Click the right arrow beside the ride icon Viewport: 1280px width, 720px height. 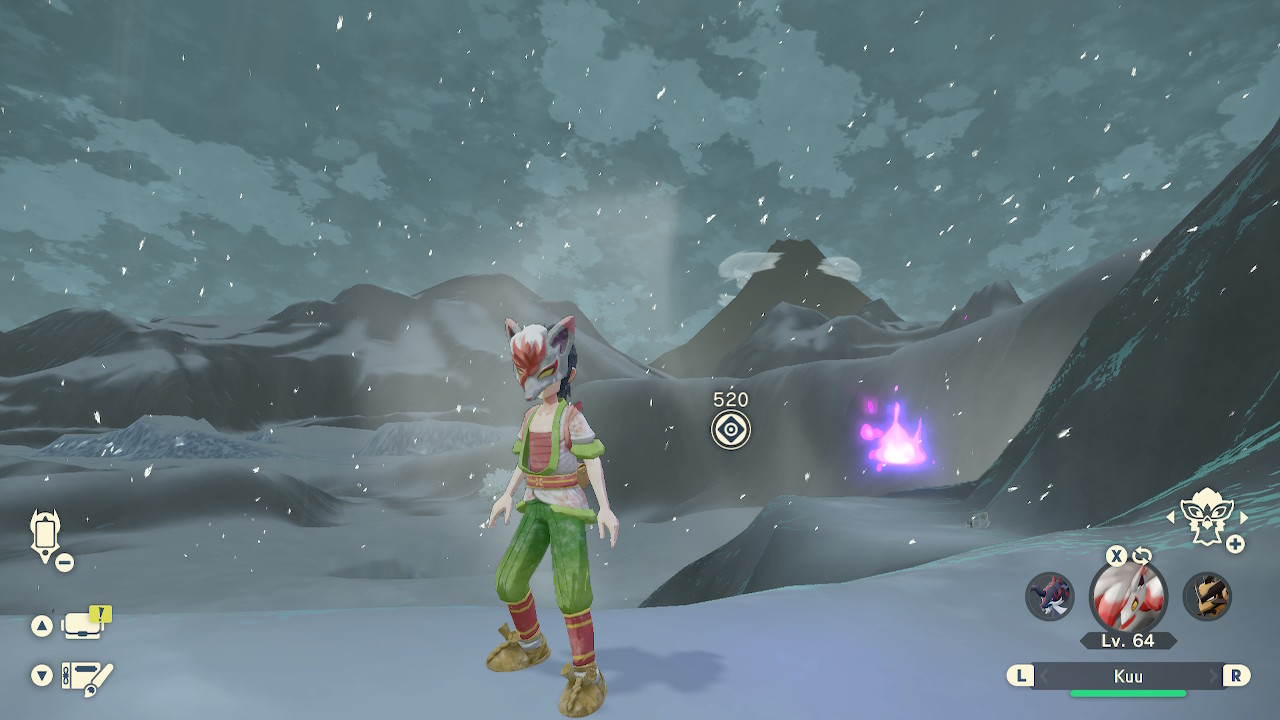click(x=1244, y=517)
